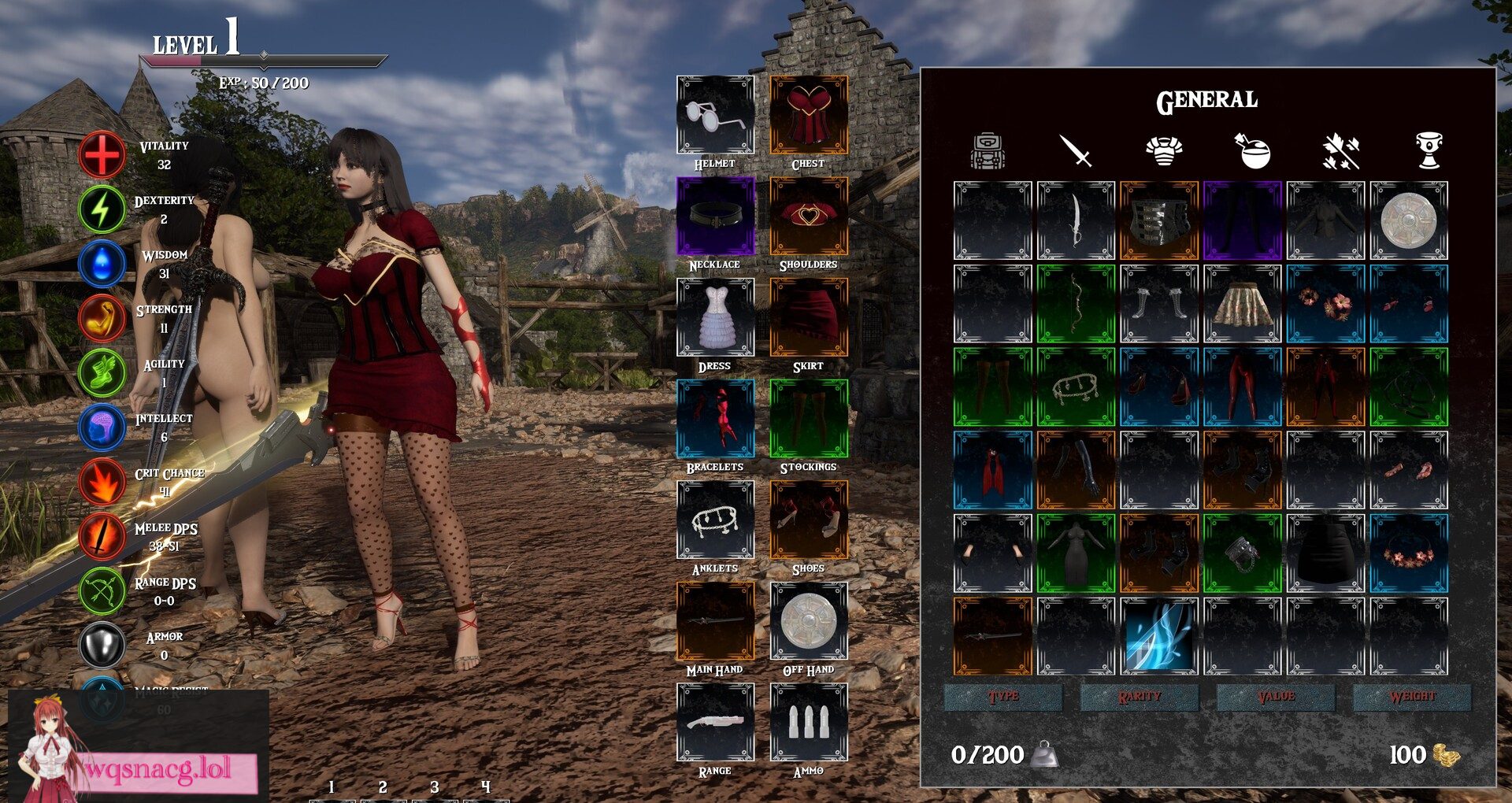
Task: Select the Necklace equipment slot
Action: pyautogui.click(x=715, y=216)
